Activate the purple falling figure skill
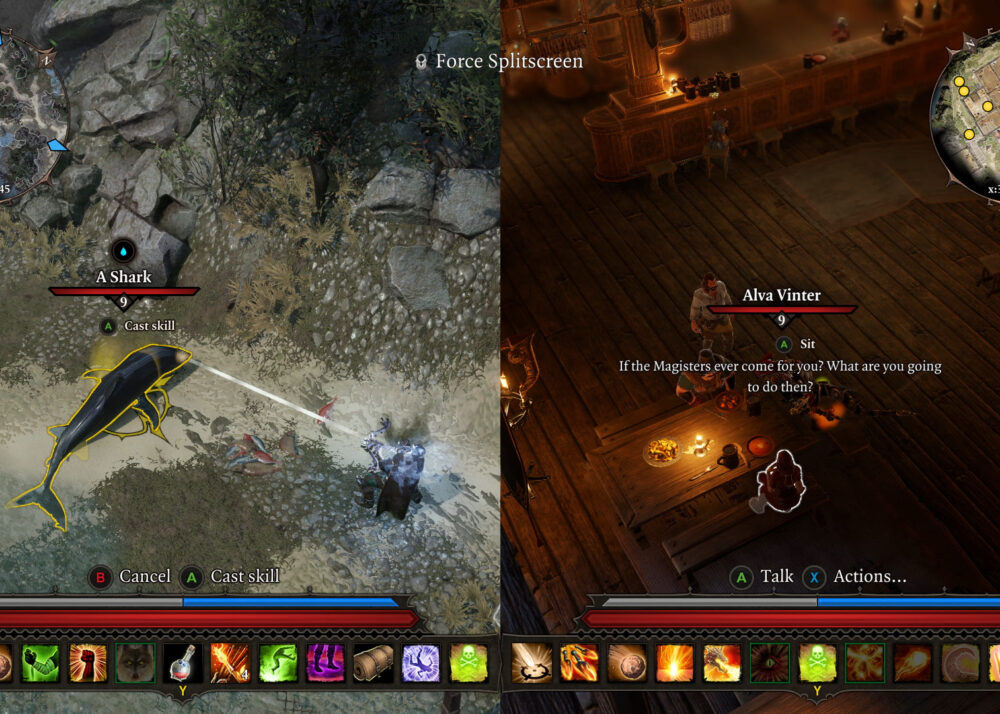Screen dimensions: 1000x714 (x=421, y=662)
